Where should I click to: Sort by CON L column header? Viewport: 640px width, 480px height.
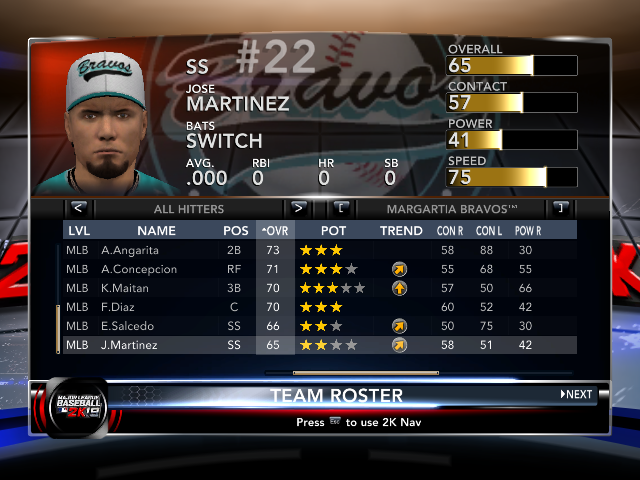488,231
